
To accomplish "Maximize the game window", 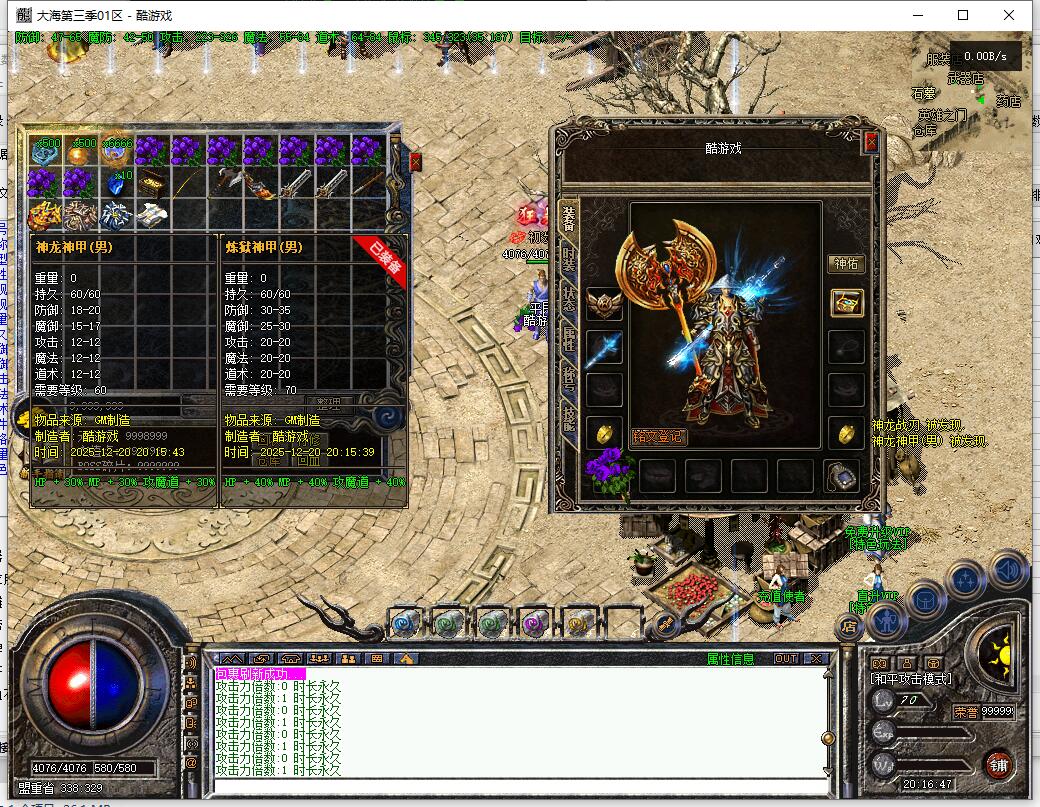I will tap(963, 15).
